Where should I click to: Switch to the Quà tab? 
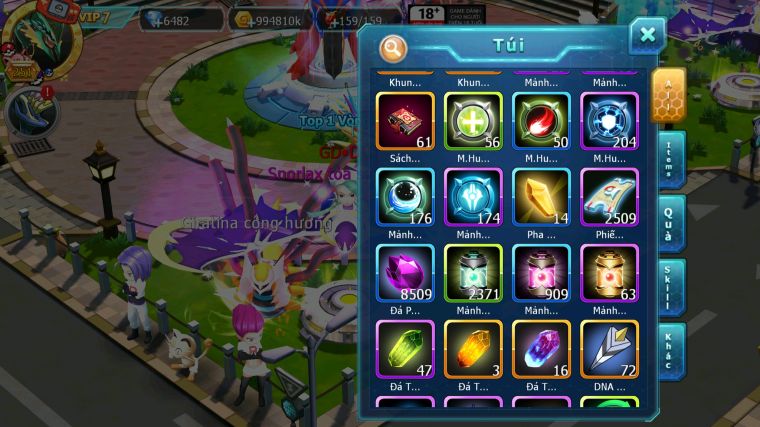tap(670, 224)
